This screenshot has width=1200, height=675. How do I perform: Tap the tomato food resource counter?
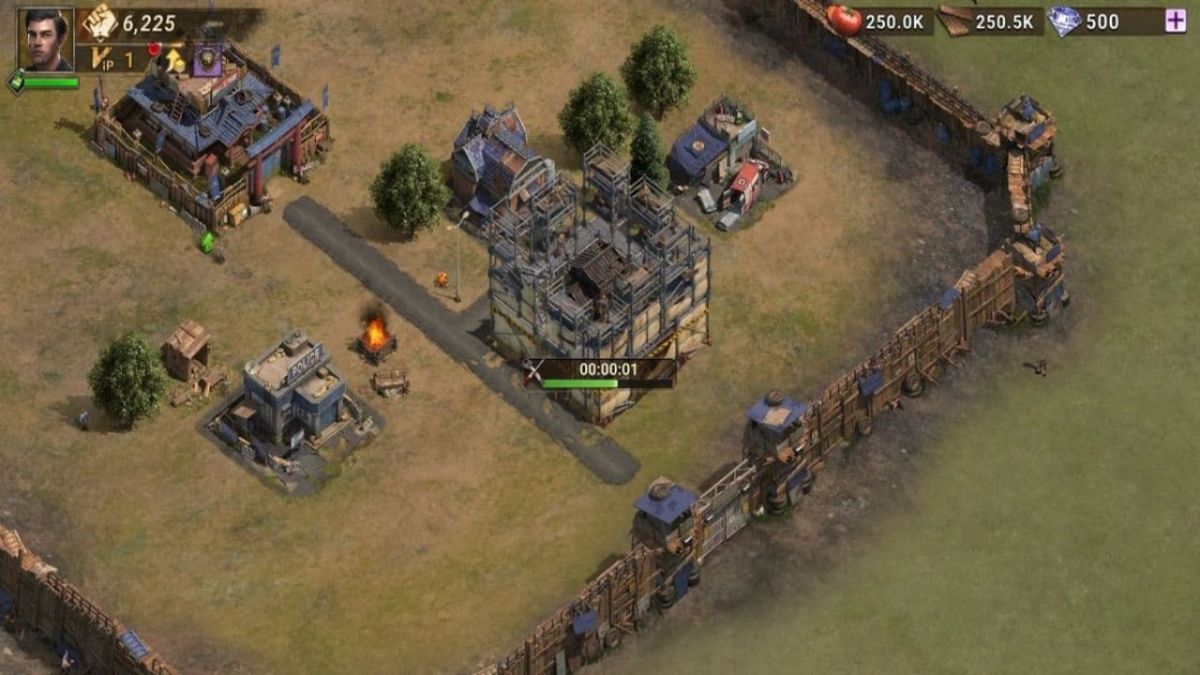point(880,21)
